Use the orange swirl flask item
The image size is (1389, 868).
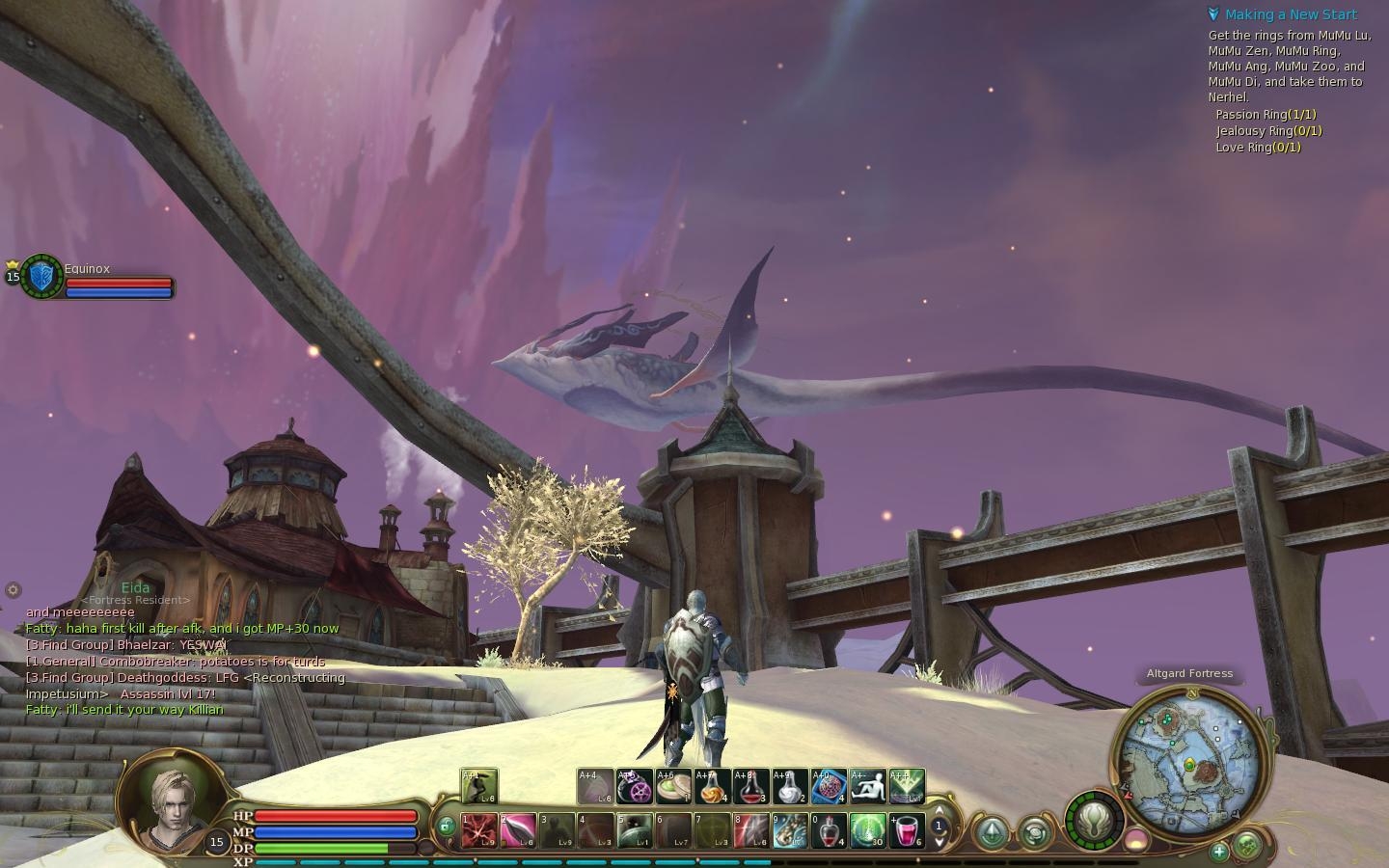(x=713, y=787)
